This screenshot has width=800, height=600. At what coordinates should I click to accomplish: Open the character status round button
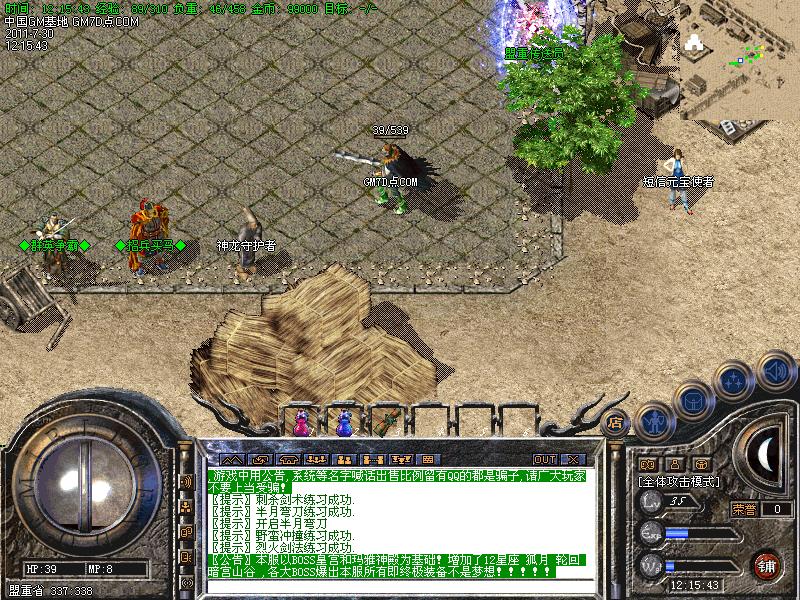(x=655, y=422)
